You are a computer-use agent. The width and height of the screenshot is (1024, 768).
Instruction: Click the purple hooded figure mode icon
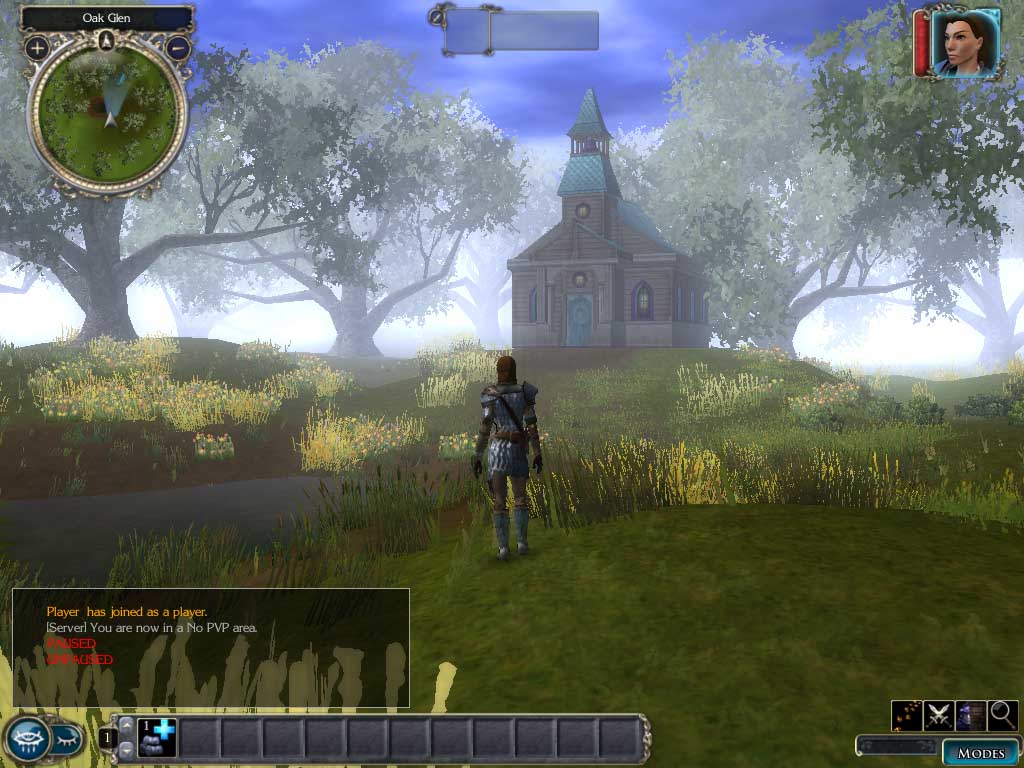(970, 714)
